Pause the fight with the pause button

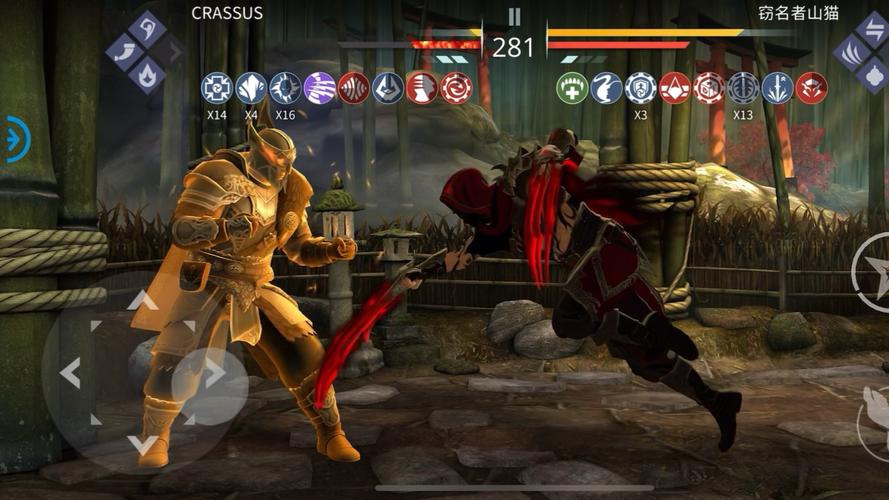click(x=514, y=17)
